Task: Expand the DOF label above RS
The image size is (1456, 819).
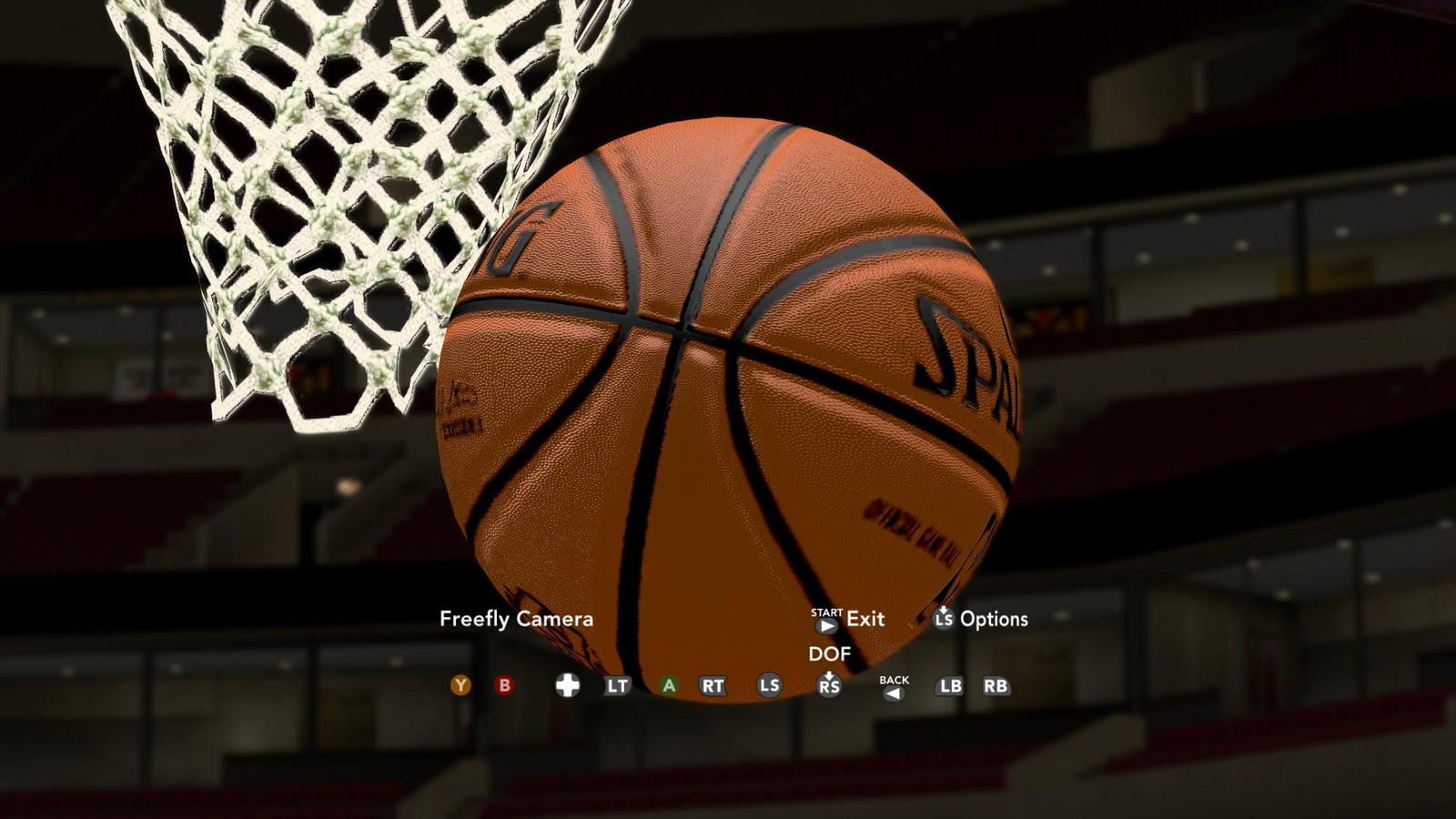Action: coord(830,652)
